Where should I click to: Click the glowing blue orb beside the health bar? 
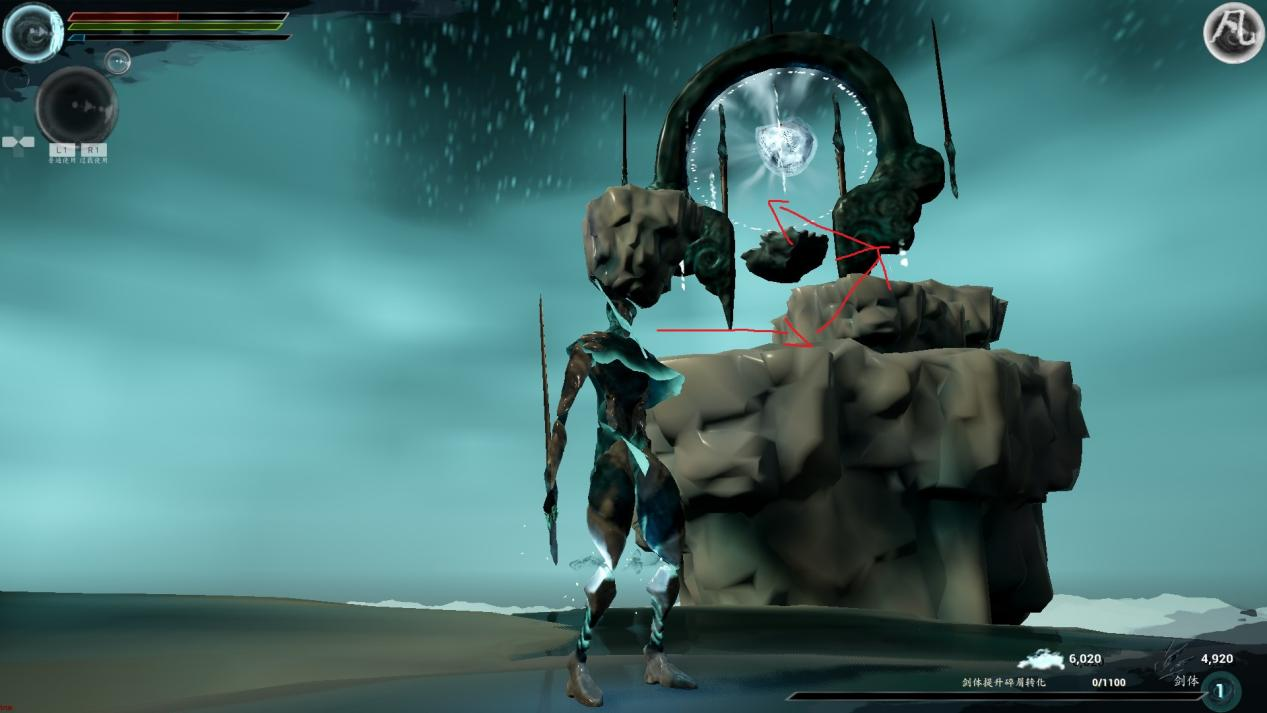(x=33, y=32)
